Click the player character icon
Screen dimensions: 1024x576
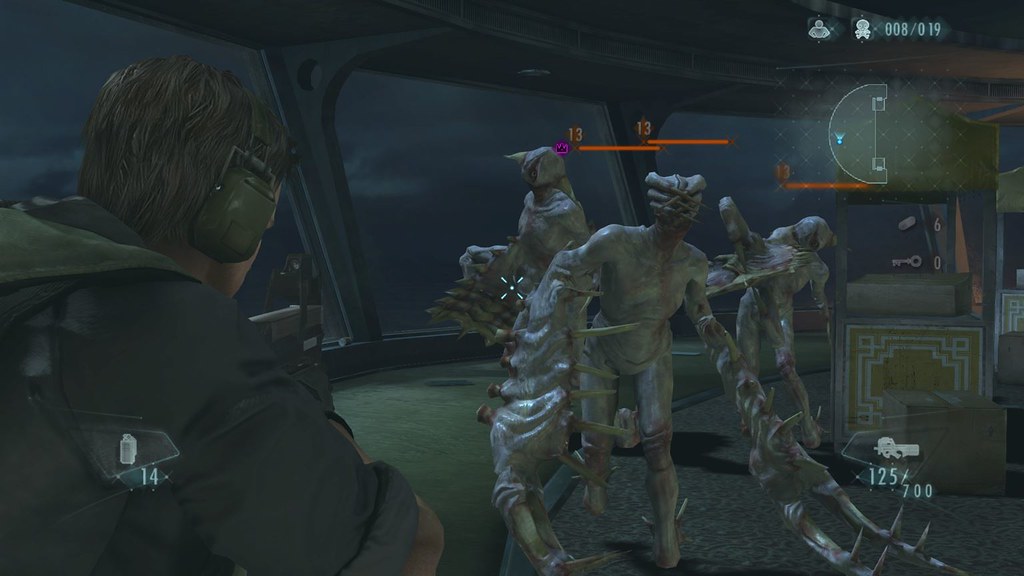[817, 29]
